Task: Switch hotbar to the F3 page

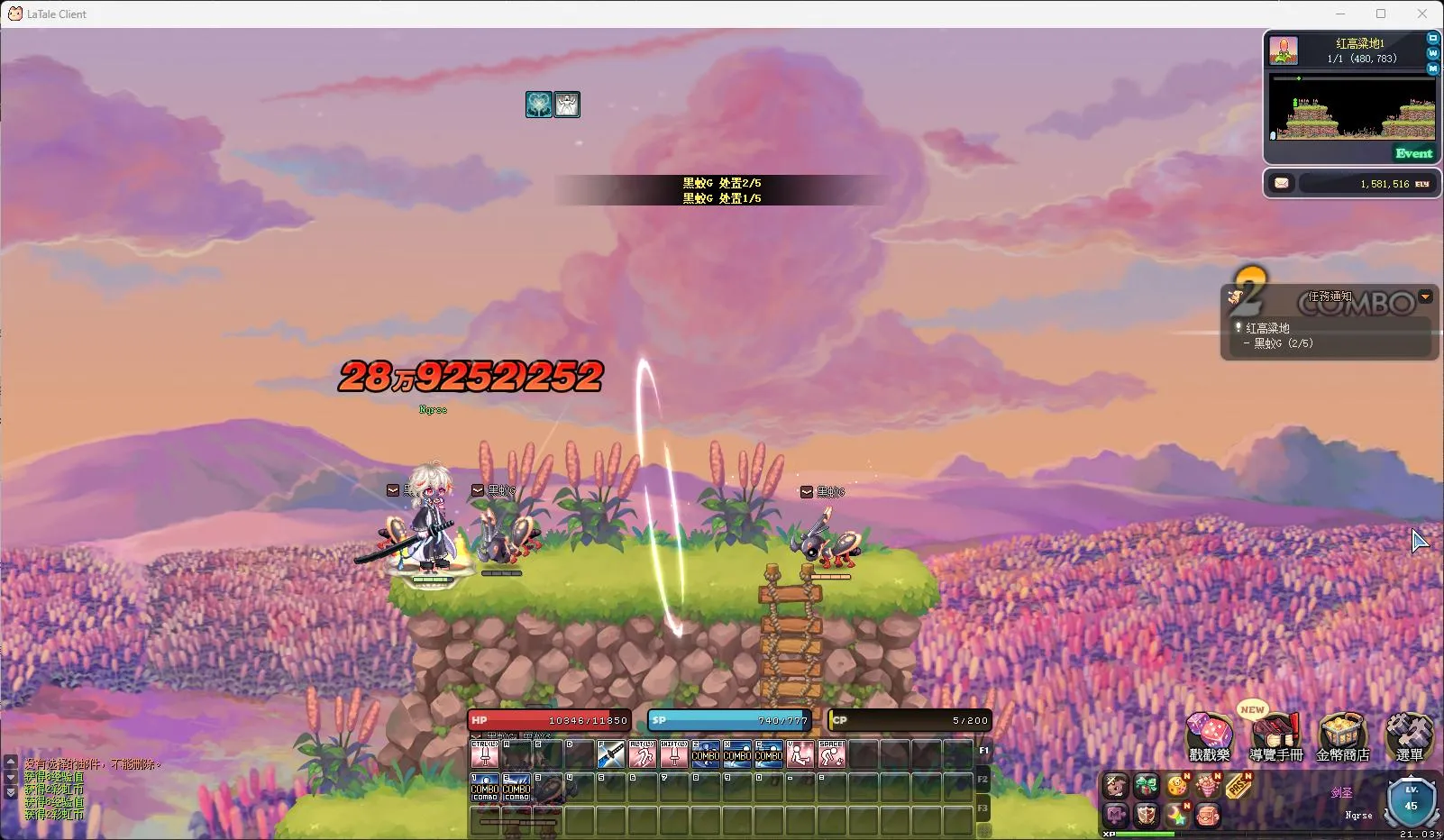Action: coord(983,808)
